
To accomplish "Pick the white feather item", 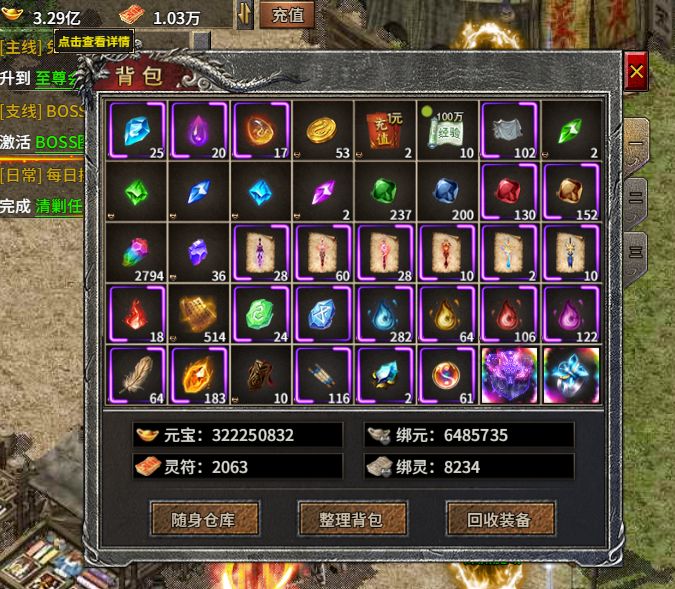I will click(136, 375).
